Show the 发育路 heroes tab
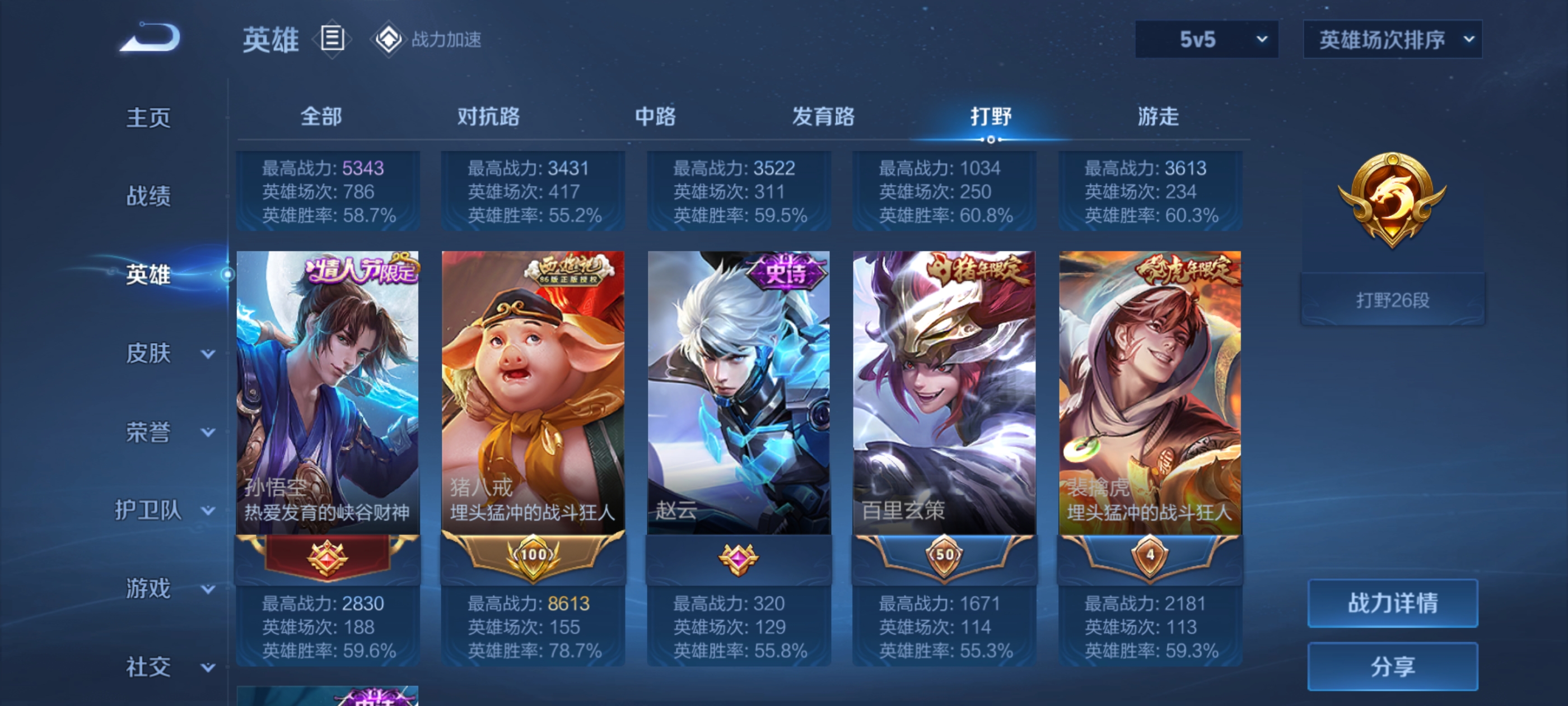This screenshot has width=1568, height=706. (823, 116)
